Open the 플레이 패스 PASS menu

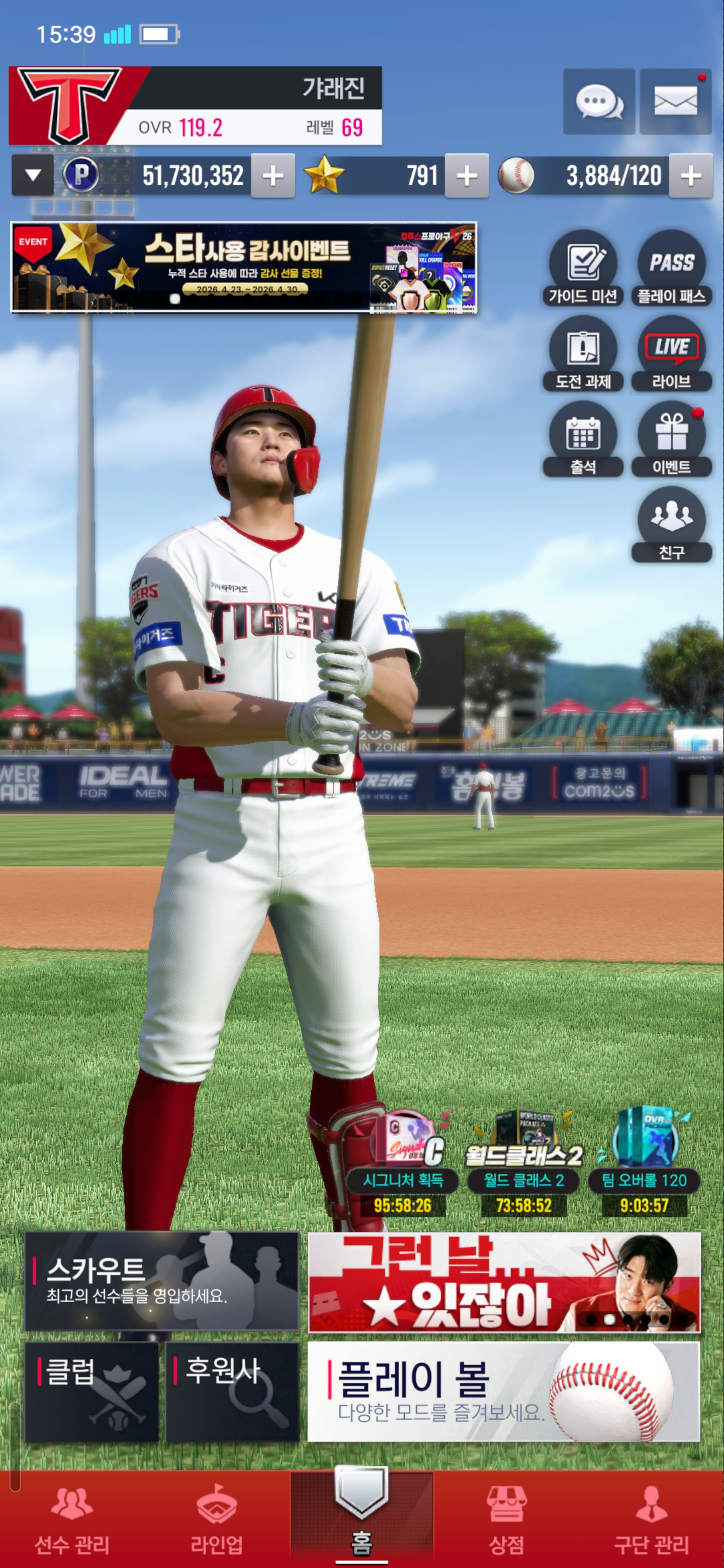click(671, 268)
